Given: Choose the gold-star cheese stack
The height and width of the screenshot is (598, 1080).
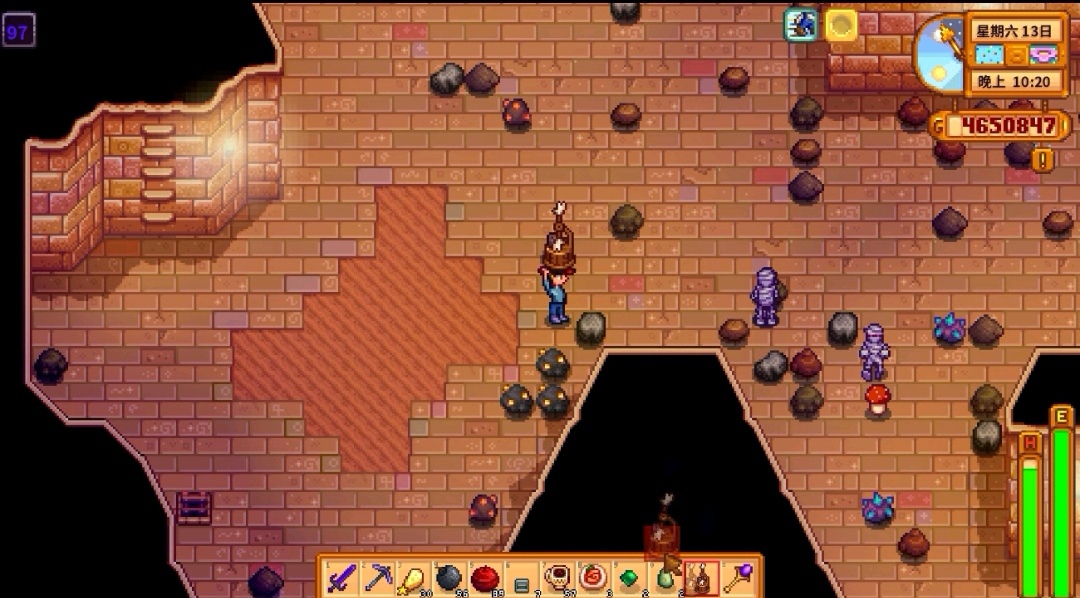Looking at the screenshot, I should click(x=413, y=577).
